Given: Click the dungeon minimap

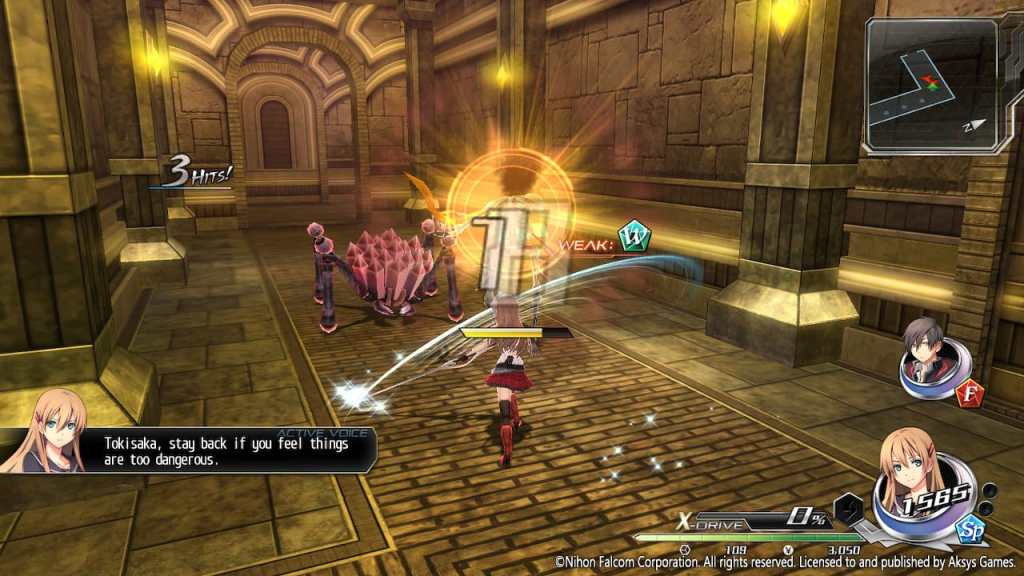Looking at the screenshot, I should click(932, 84).
